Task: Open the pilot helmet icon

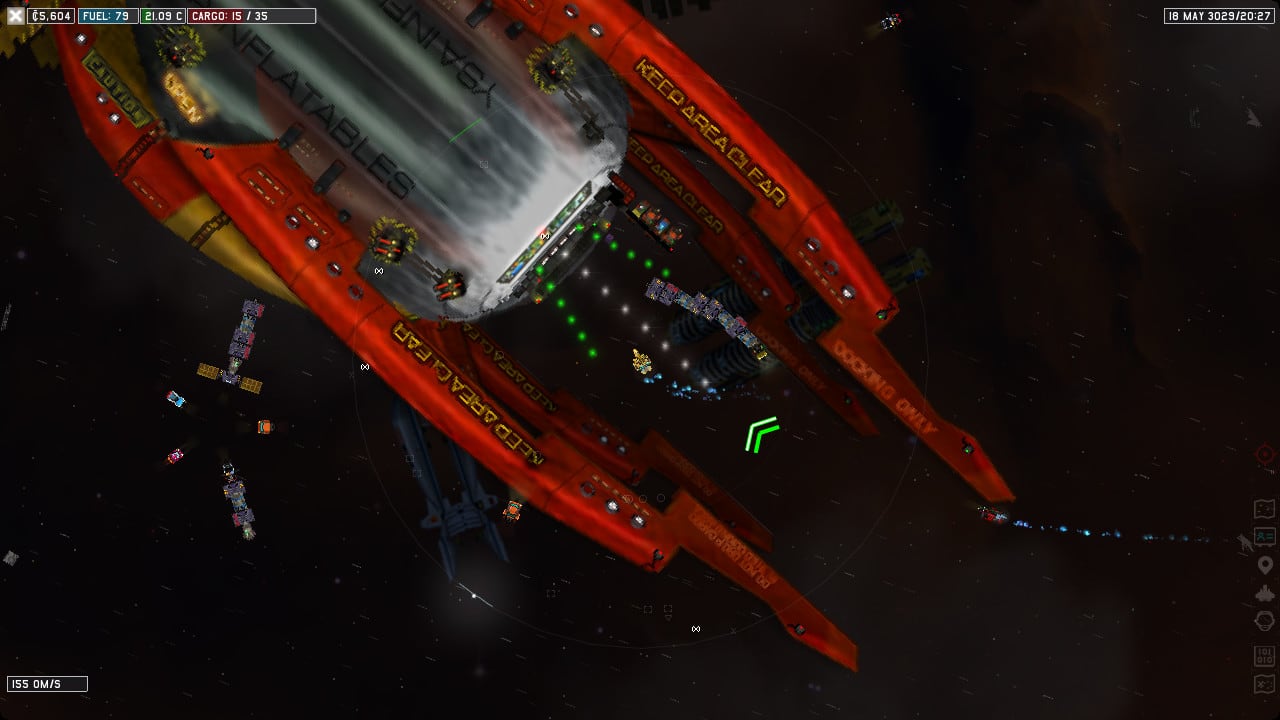Action: 1264,622
